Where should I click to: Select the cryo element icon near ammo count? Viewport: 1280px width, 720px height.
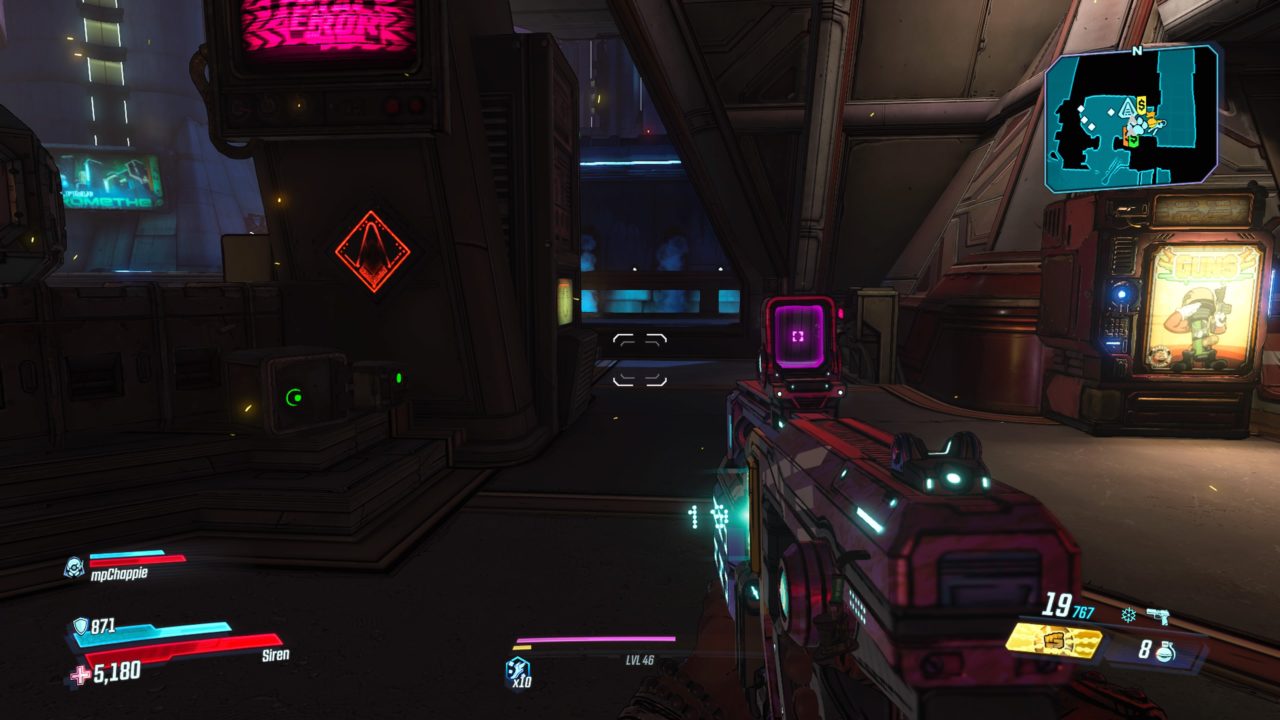(1128, 614)
